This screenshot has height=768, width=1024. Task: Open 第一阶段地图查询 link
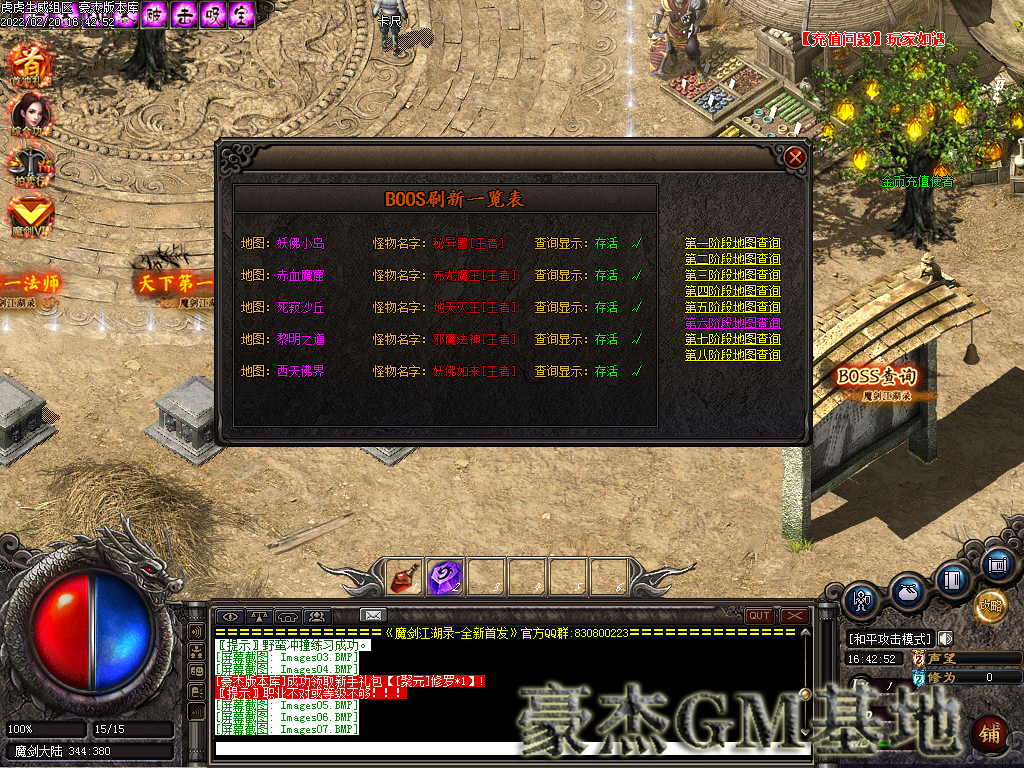coord(732,243)
